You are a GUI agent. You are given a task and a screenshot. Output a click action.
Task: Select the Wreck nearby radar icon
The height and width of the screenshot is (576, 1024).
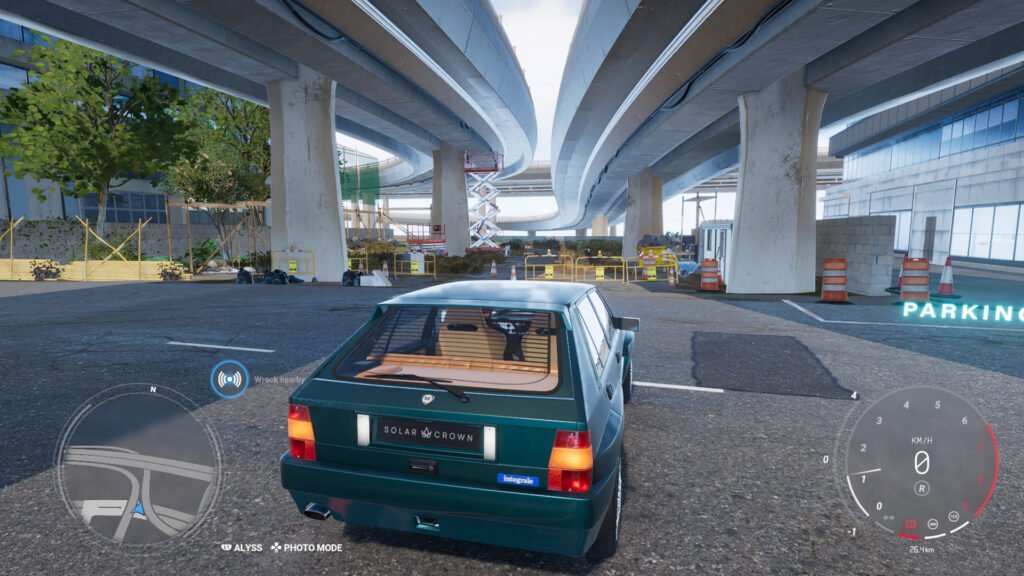tap(230, 379)
